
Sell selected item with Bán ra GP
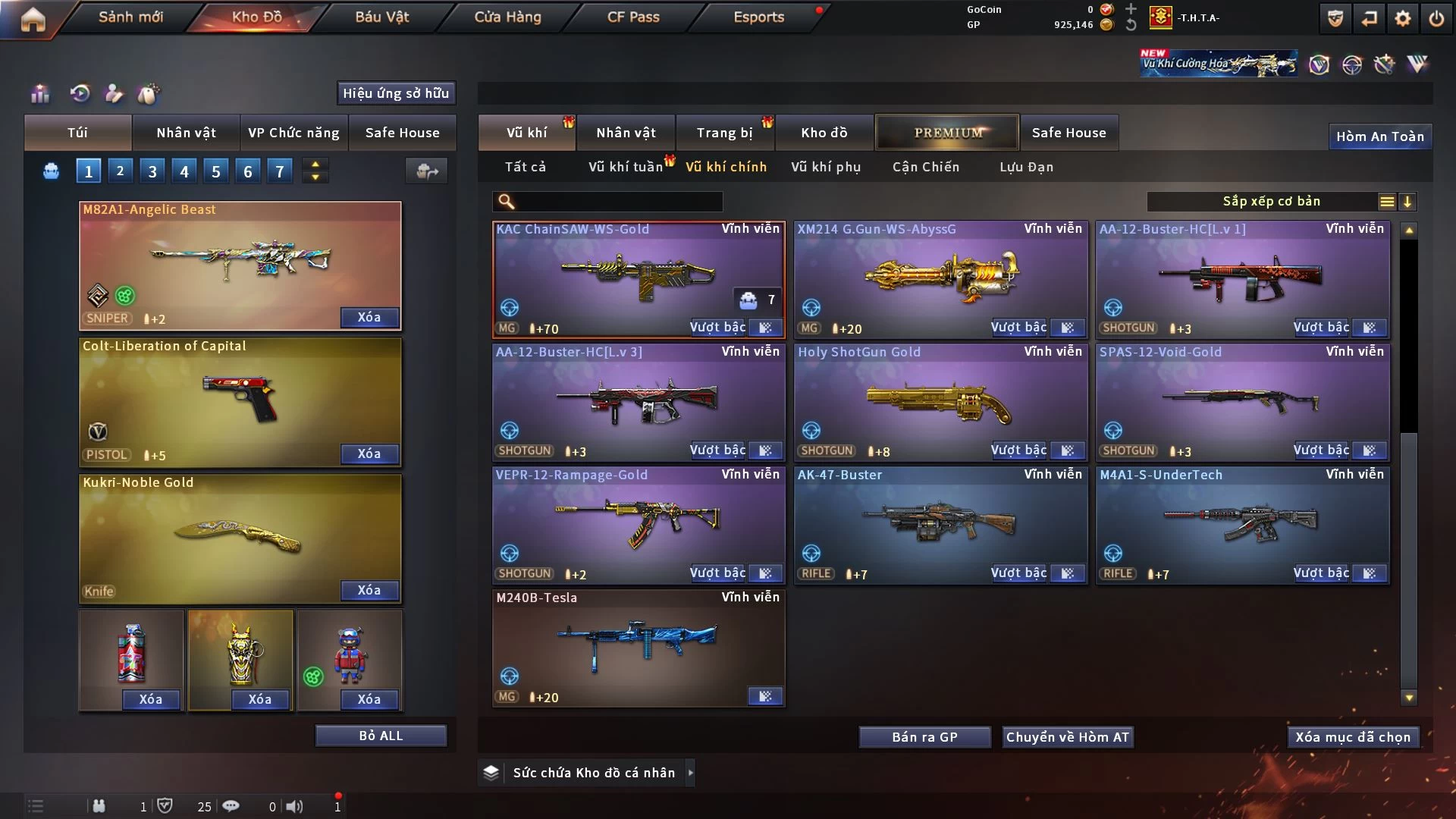pos(924,737)
